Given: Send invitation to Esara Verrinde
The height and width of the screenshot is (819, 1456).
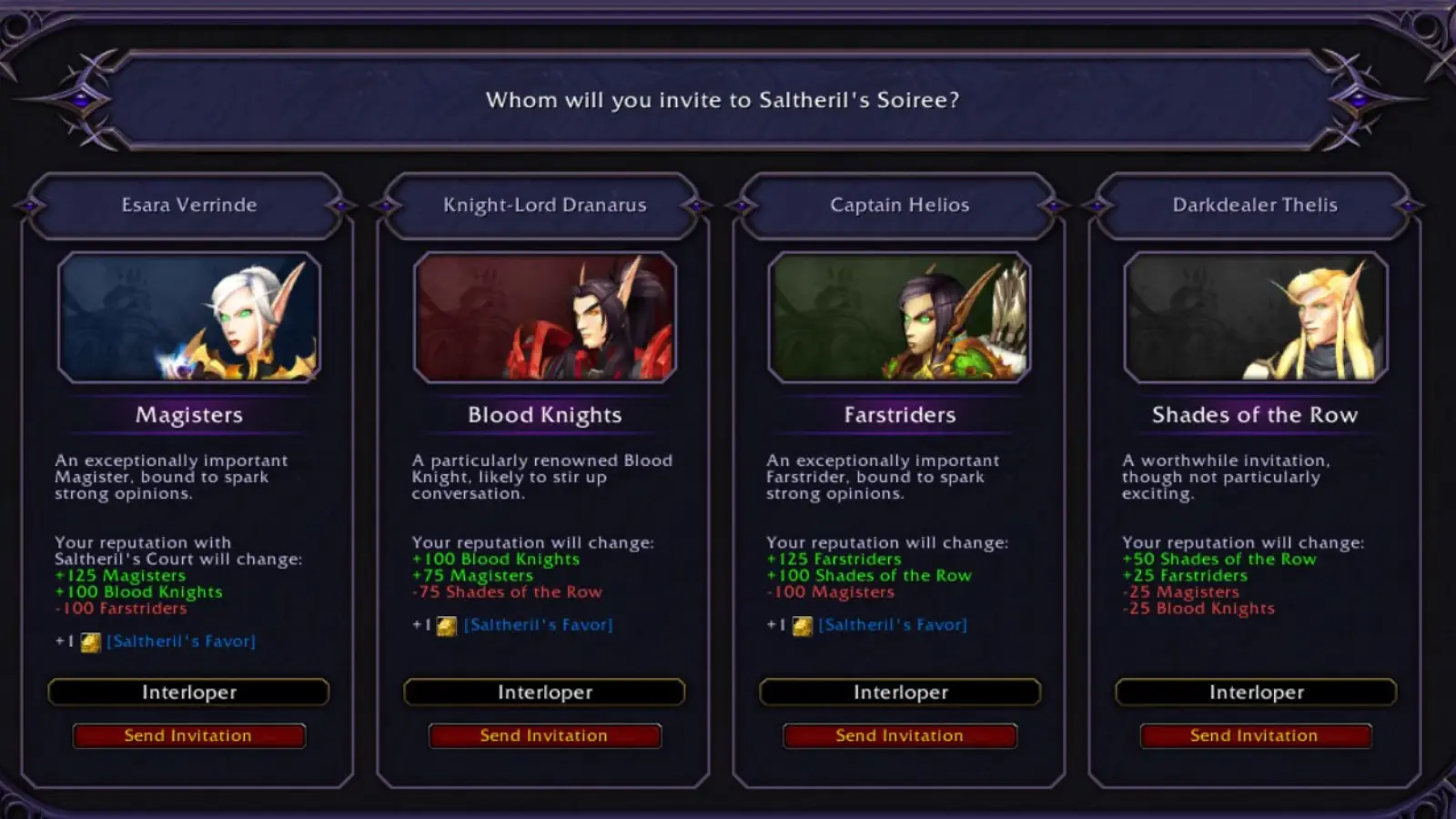Looking at the screenshot, I should pyautogui.click(x=188, y=735).
